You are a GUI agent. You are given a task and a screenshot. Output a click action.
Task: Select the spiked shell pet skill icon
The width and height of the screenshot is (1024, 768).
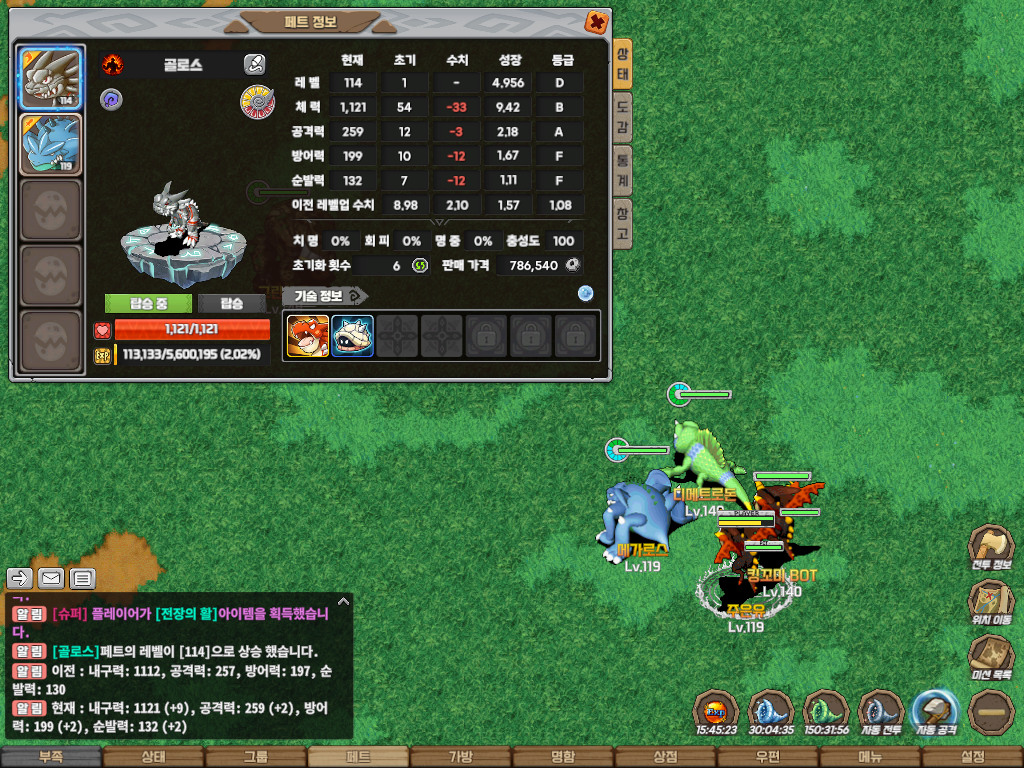click(352, 336)
